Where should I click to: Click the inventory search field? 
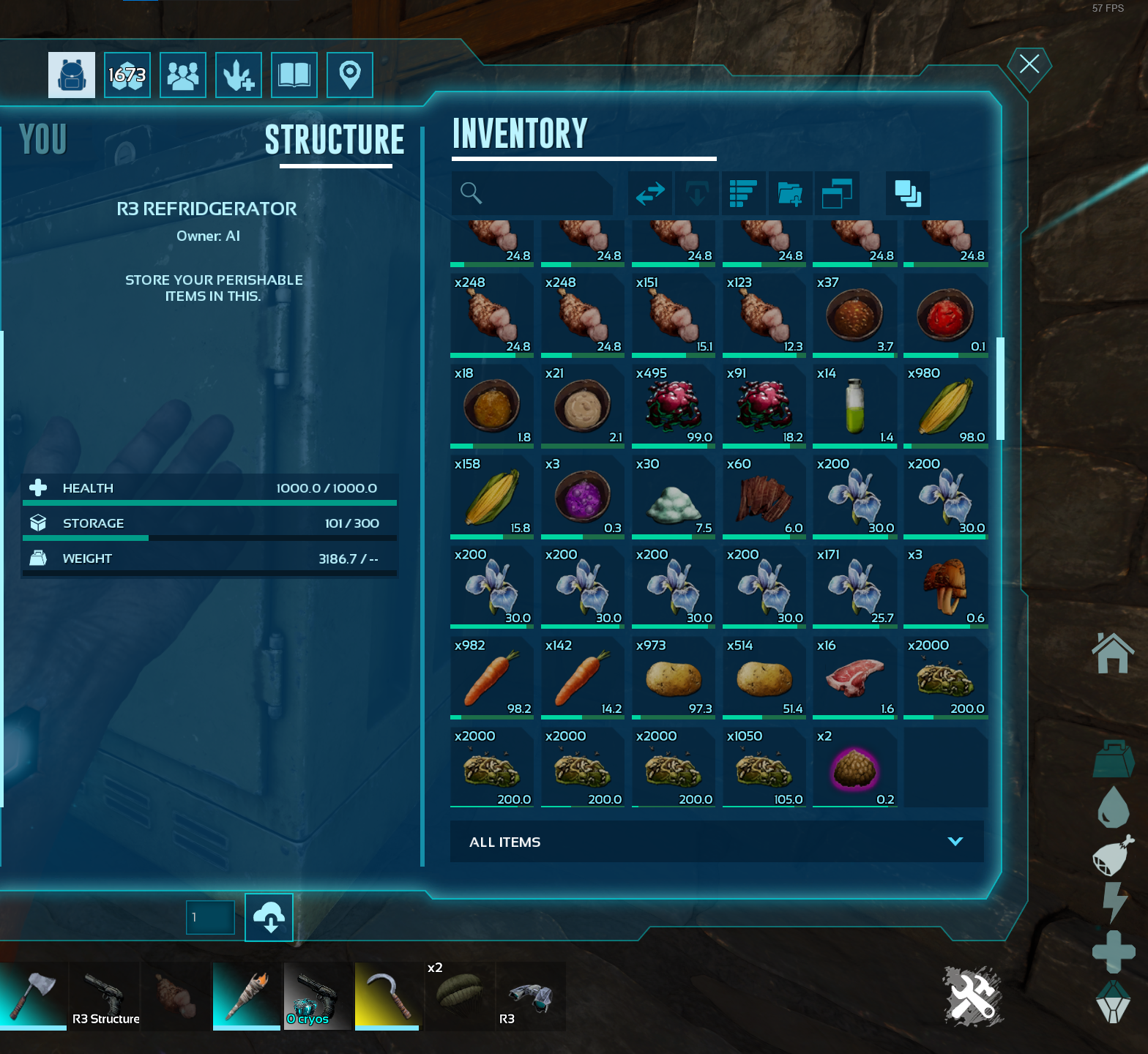[533, 193]
